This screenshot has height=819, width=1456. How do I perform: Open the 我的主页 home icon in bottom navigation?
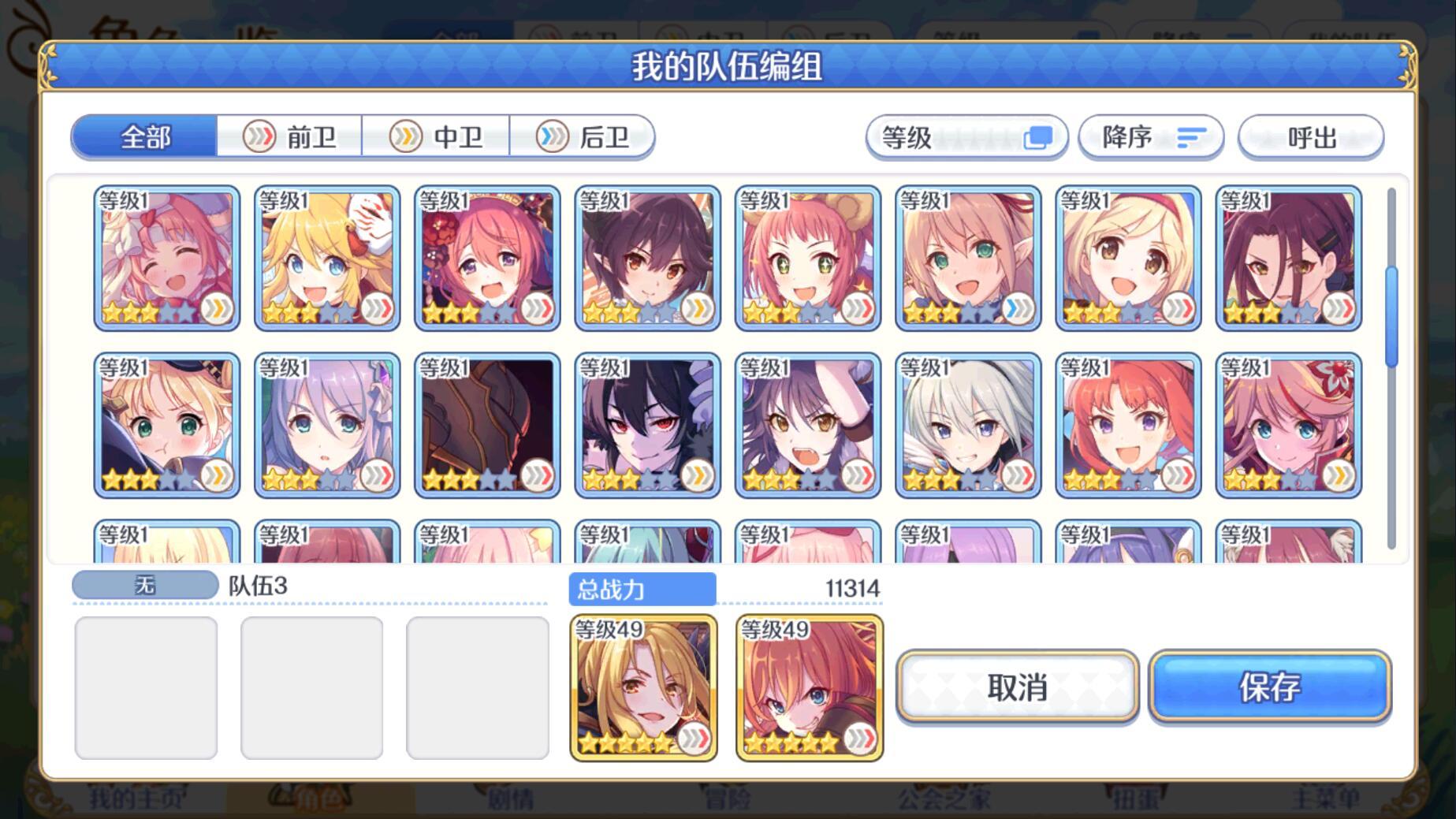coord(134,798)
